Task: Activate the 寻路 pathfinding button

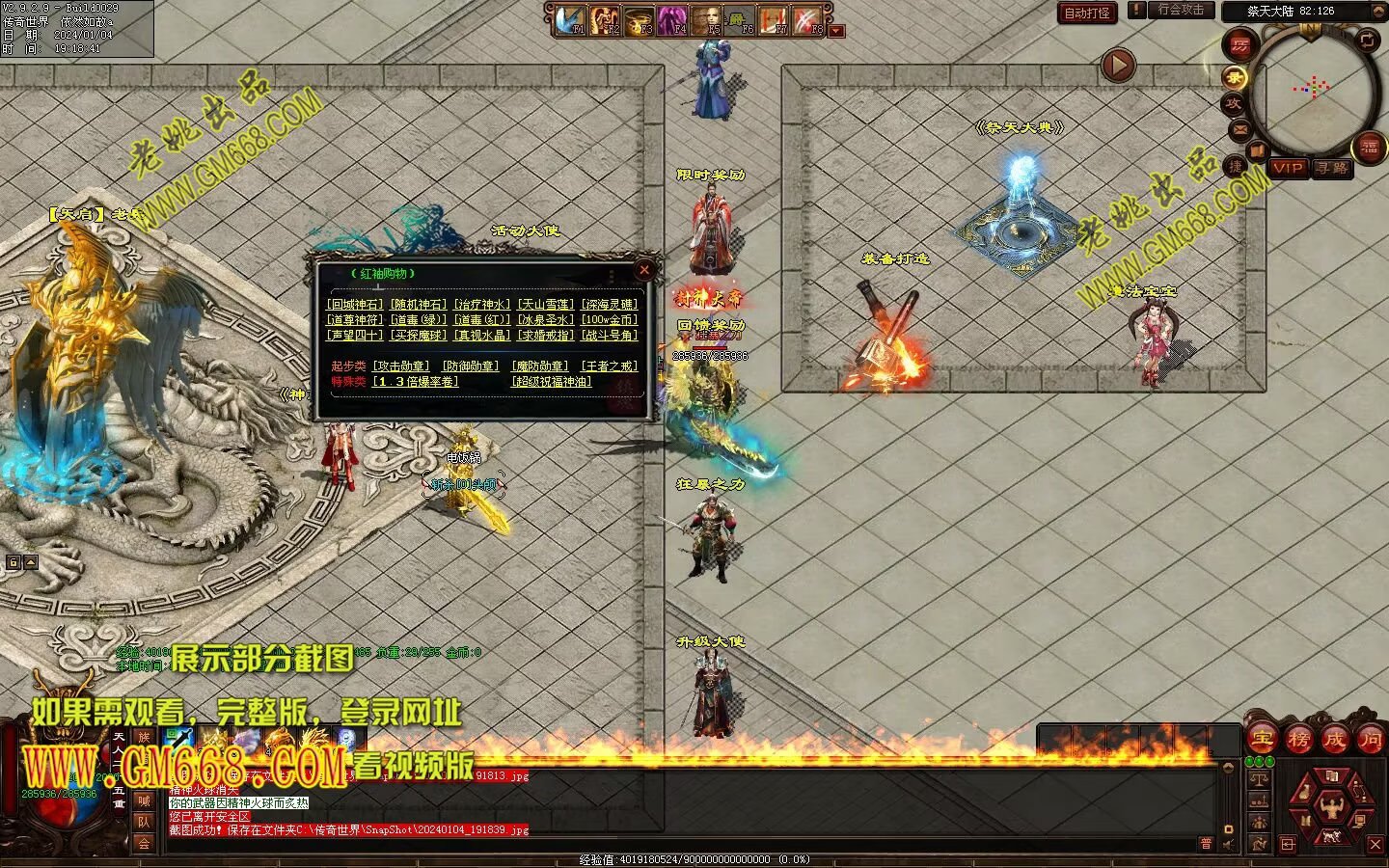Action: click(1332, 168)
